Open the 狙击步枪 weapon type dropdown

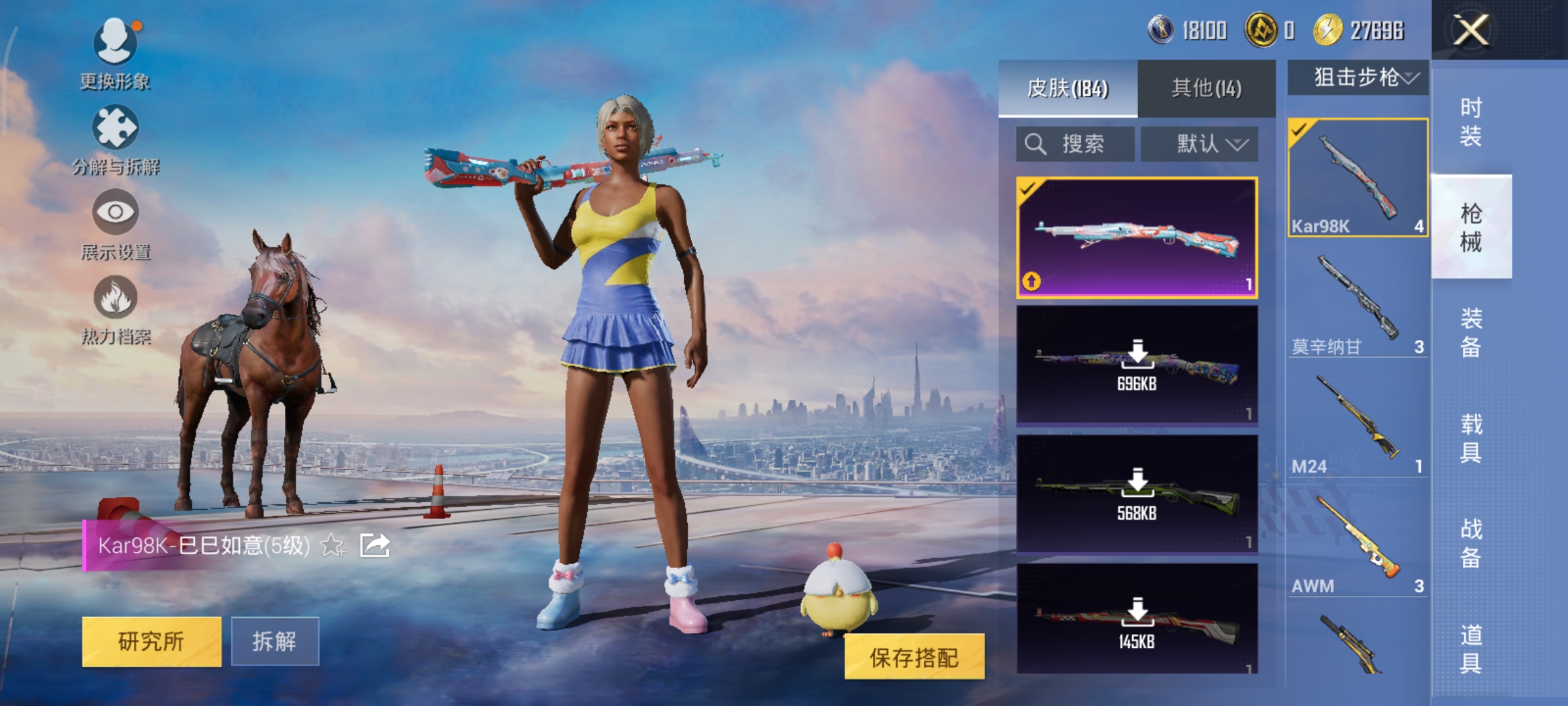click(x=1358, y=78)
